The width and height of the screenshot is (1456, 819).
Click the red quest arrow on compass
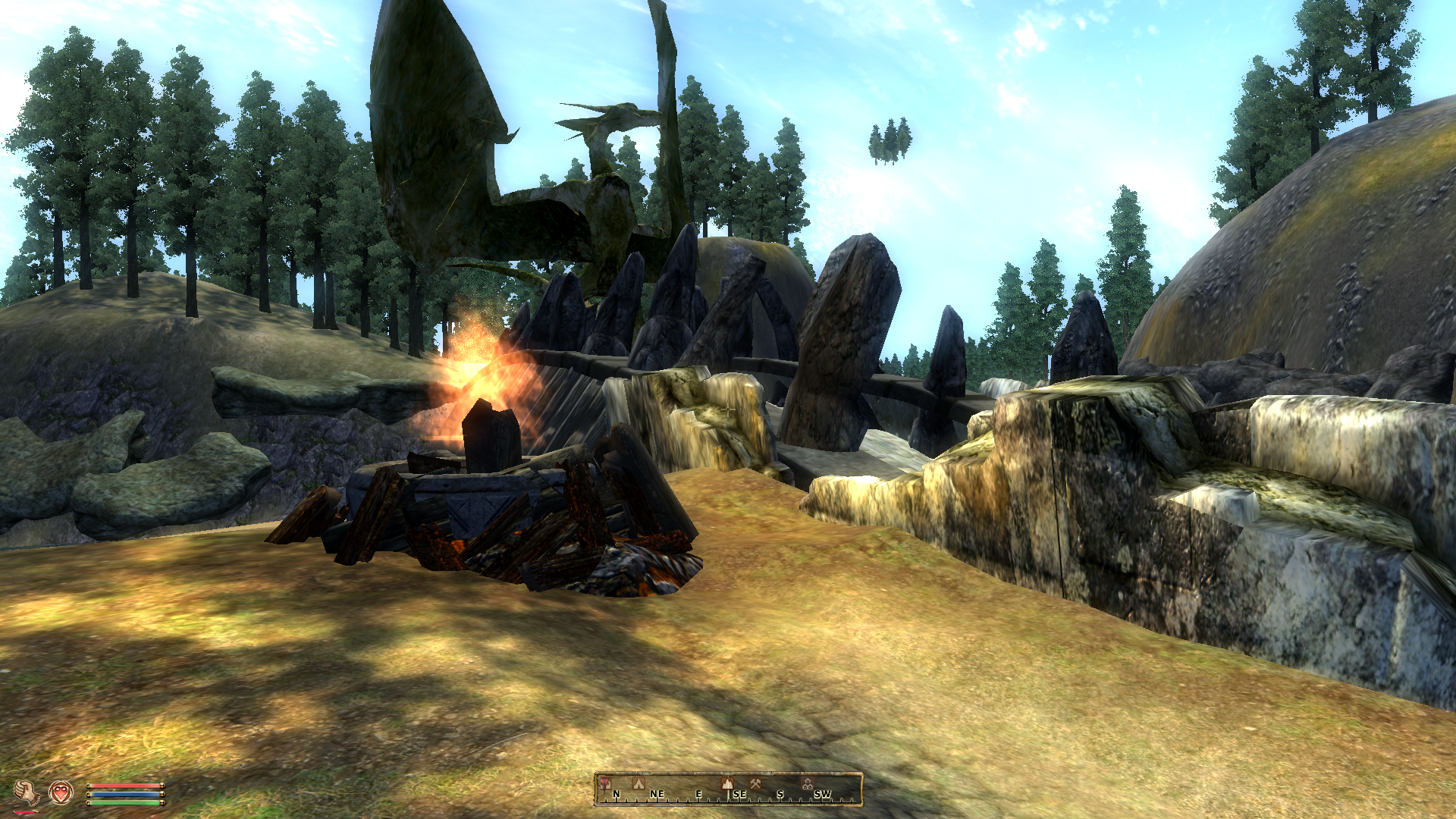click(604, 784)
